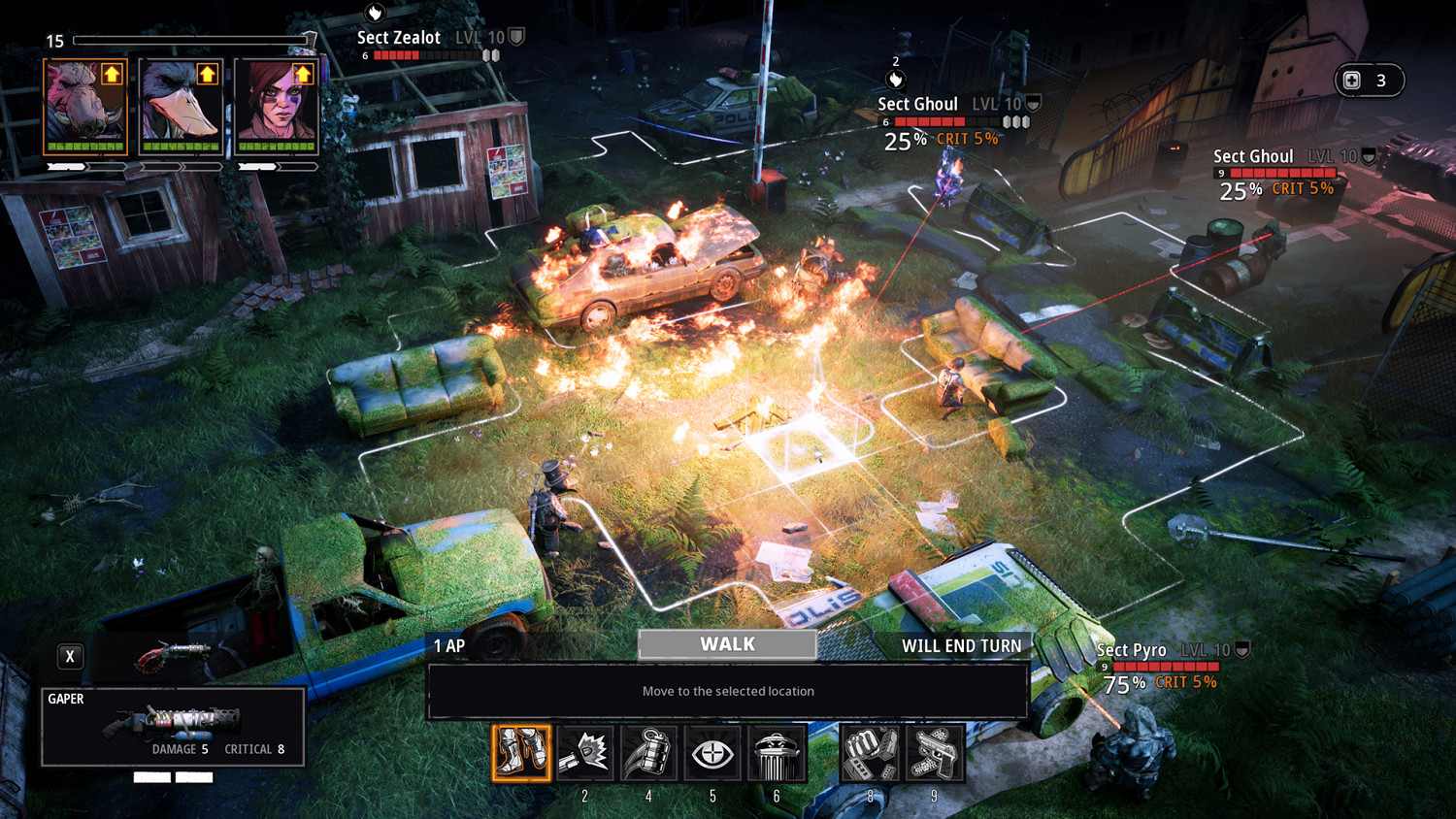Use the crosshair eye overwatch action

tap(711, 753)
